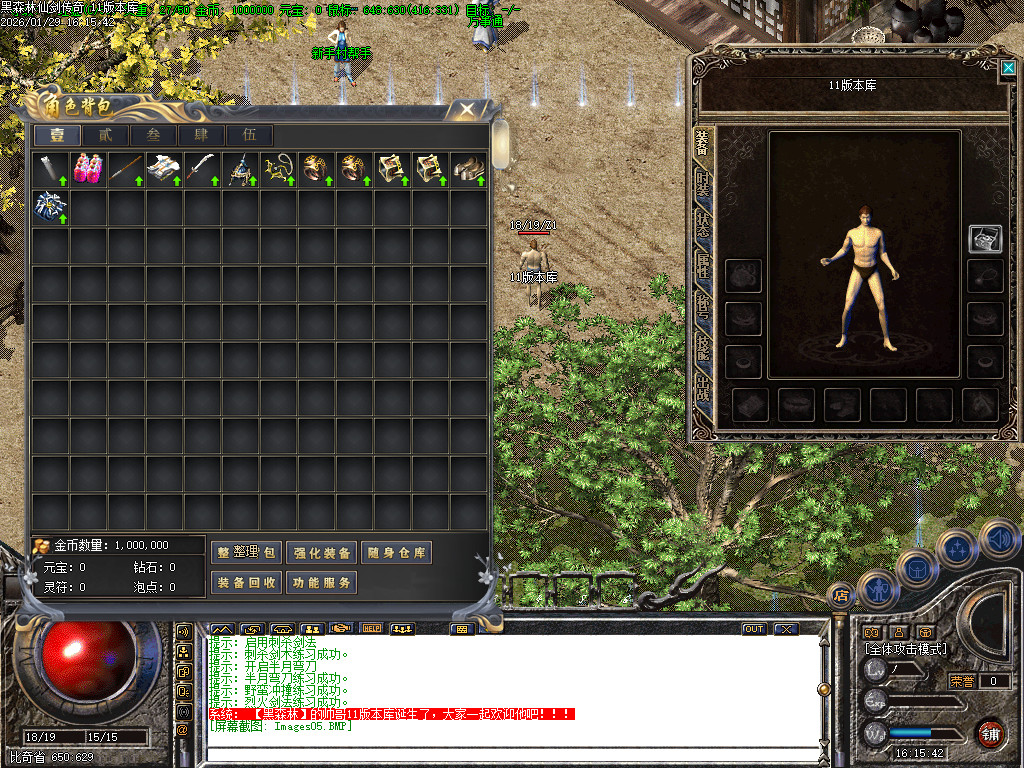The image size is (1024, 768).
Task: Click the treasure chest icon beside character
Action: pyautogui.click(x=985, y=238)
